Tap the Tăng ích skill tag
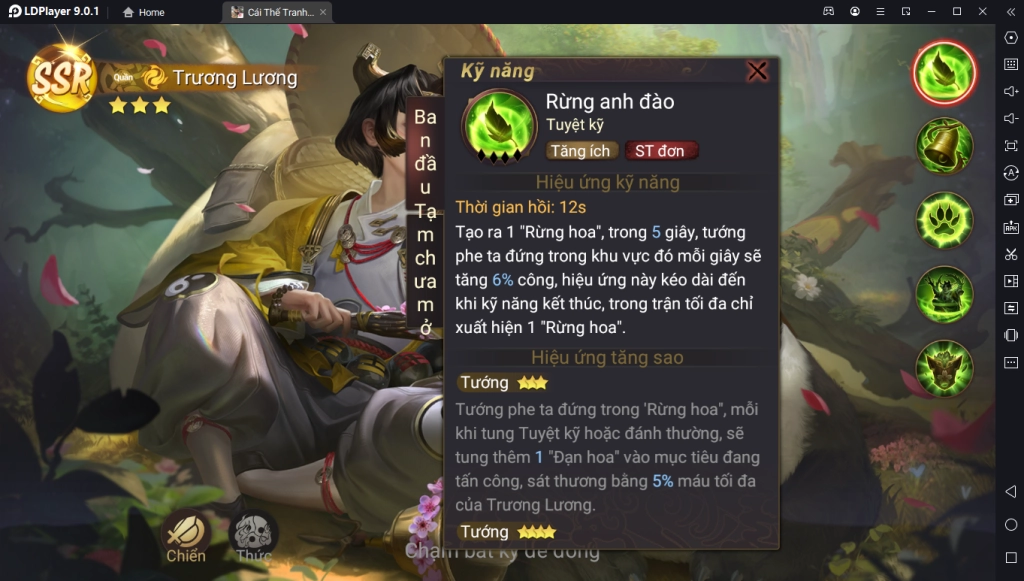 (x=581, y=151)
